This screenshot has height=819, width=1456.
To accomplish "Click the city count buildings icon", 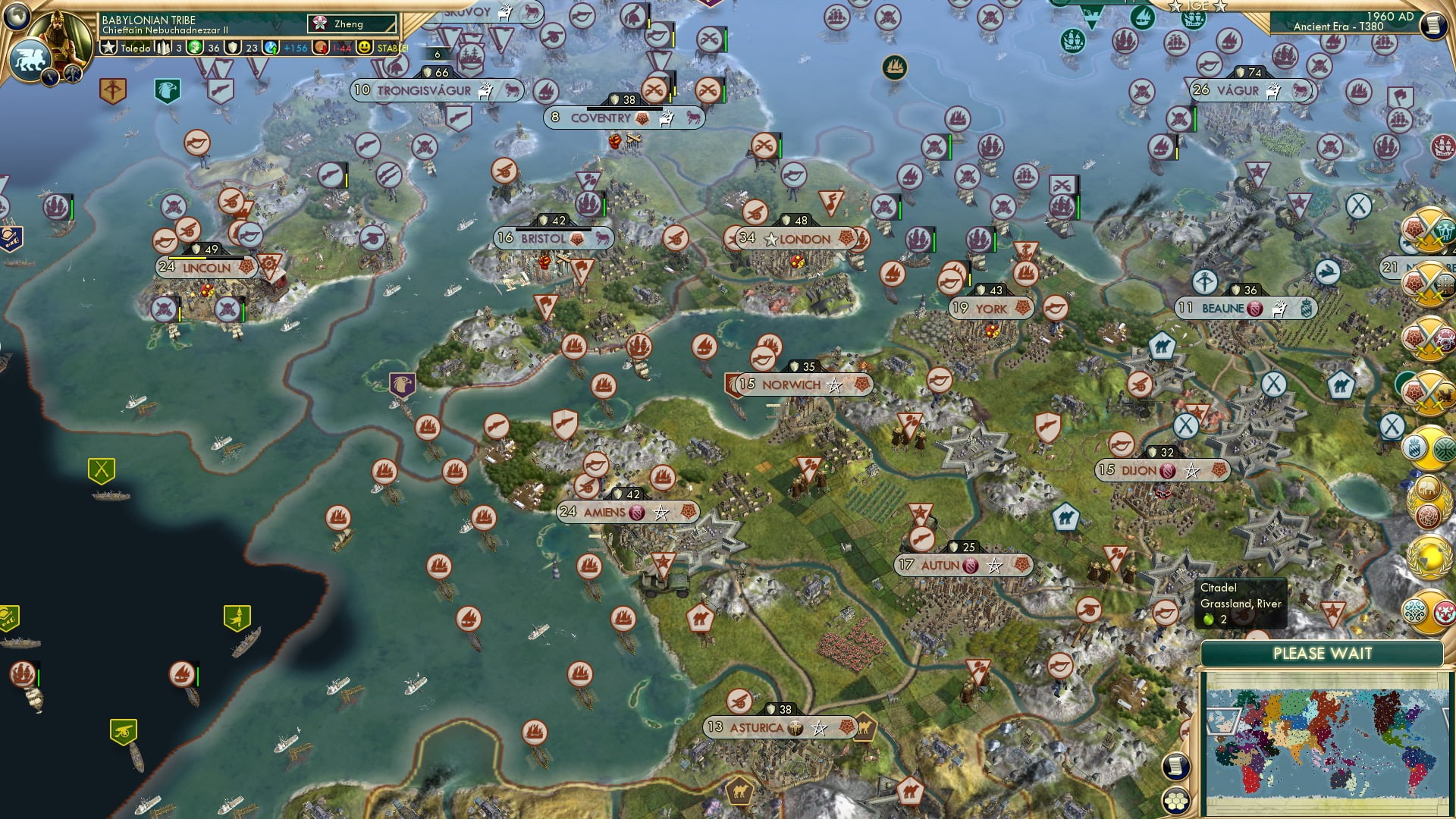I will pos(162,47).
